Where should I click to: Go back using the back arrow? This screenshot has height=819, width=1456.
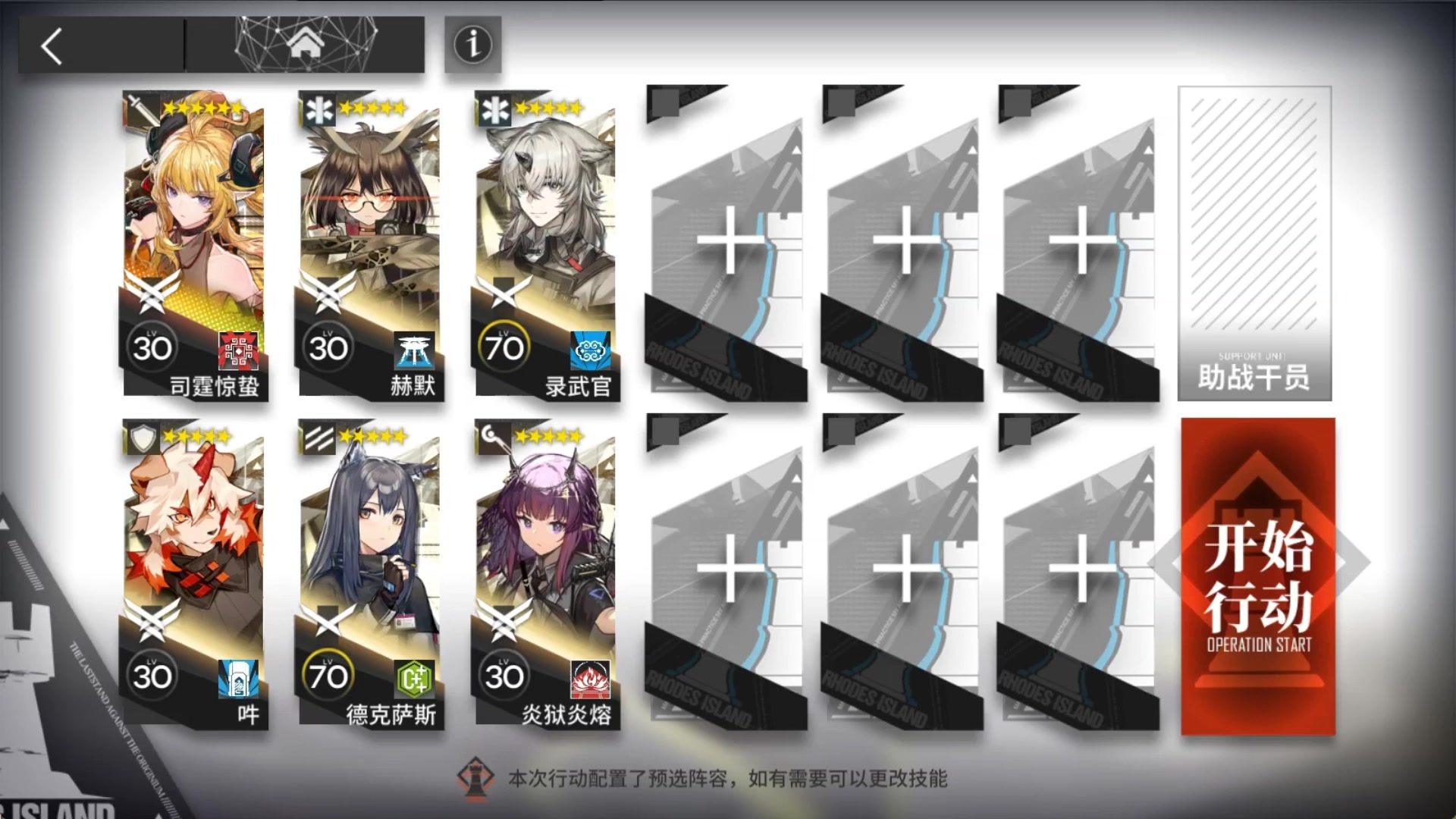[49, 45]
